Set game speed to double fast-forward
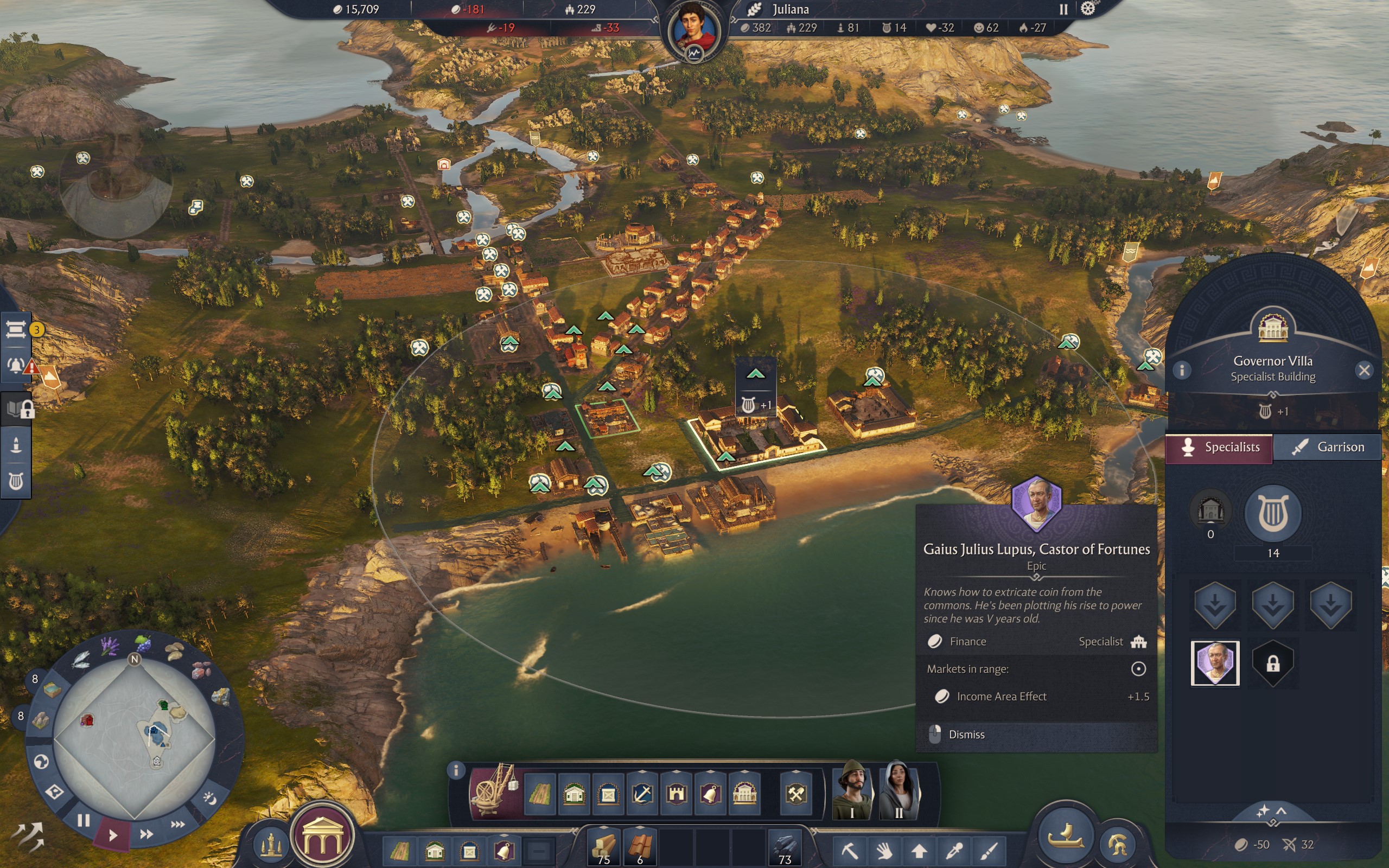Viewport: 1389px width, 868px height. coord(146,834)
